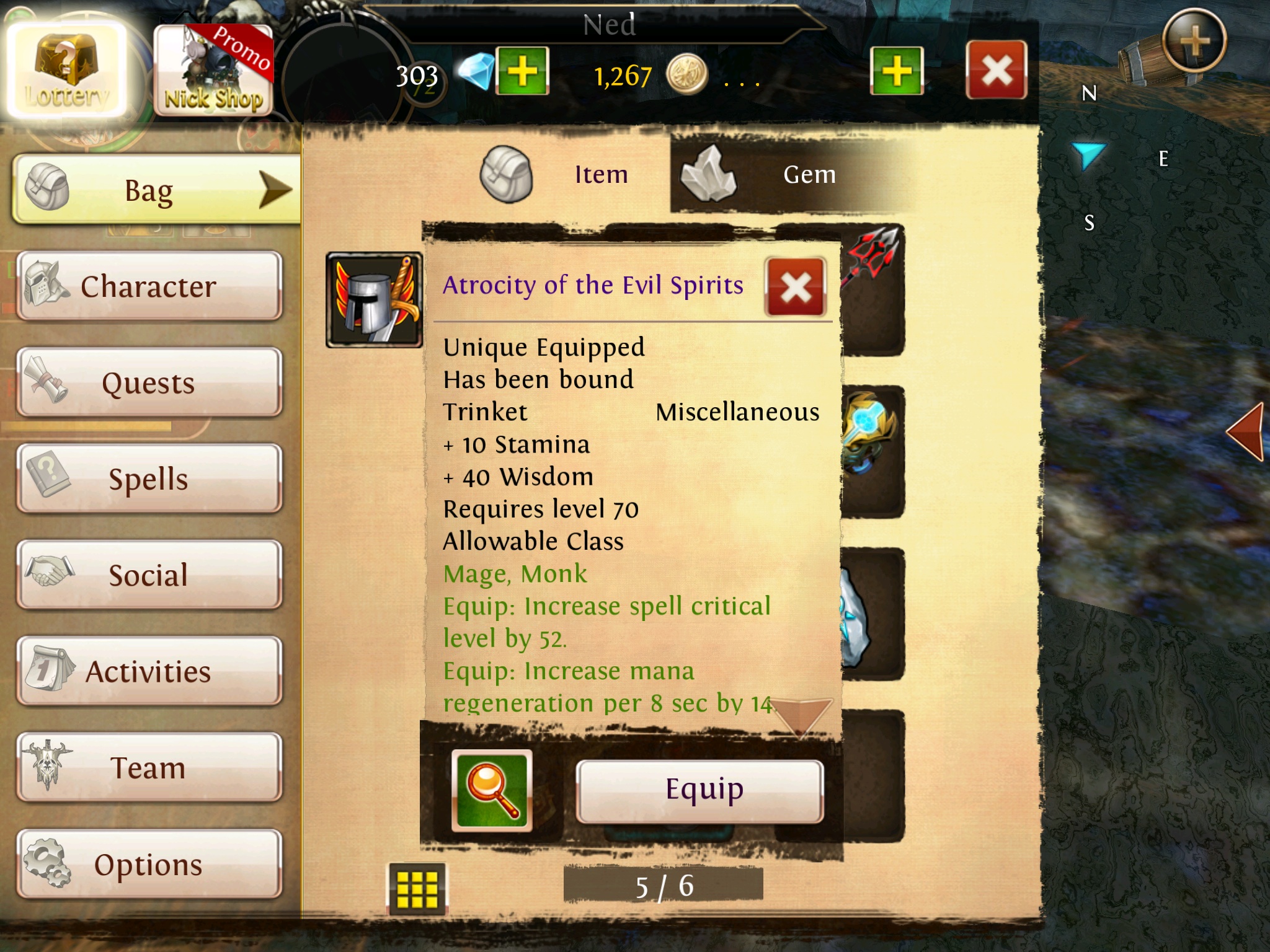
Task: Add more gold coins with the plus button
Action: point(897,71)
